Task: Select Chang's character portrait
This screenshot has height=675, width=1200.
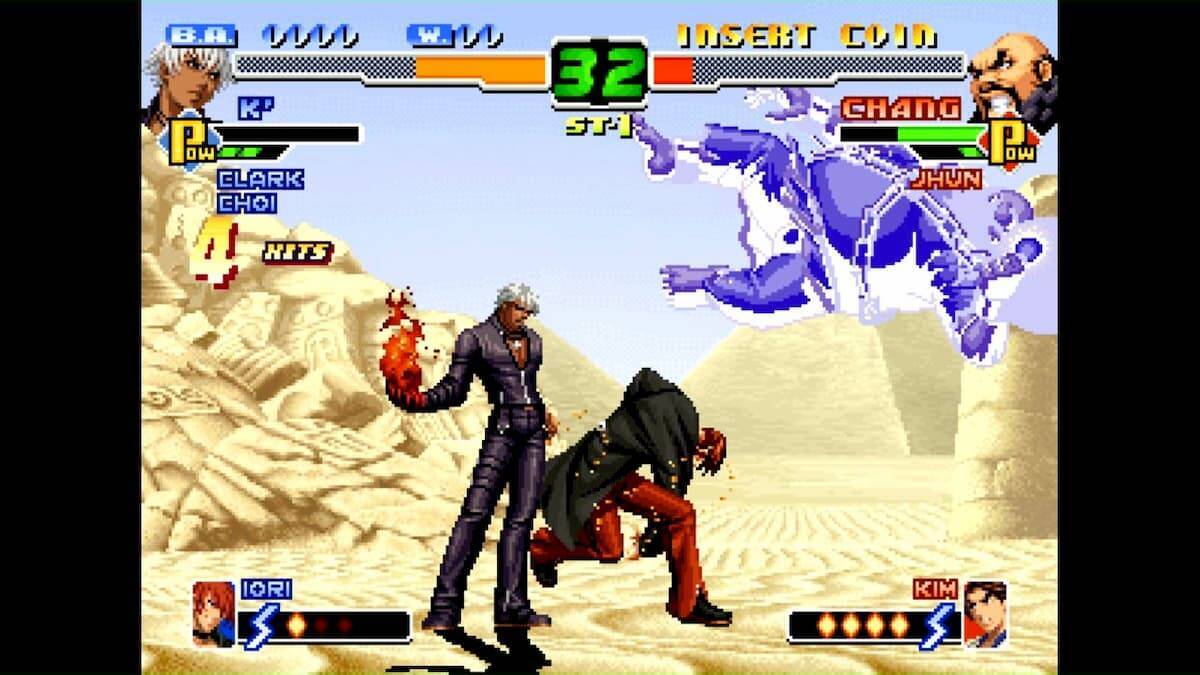Action: [1011, 80]
